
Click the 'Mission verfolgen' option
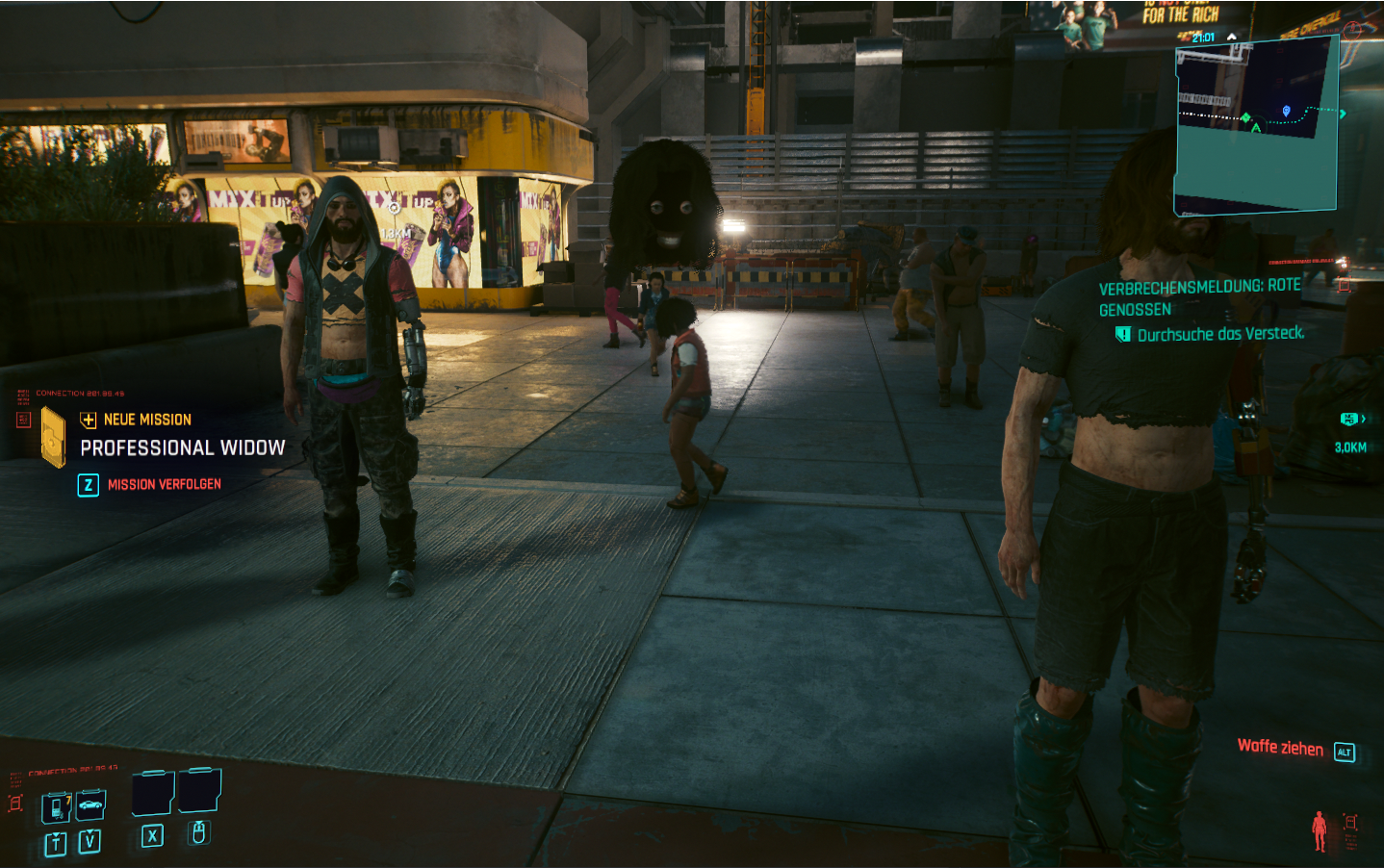pos(164,484)
